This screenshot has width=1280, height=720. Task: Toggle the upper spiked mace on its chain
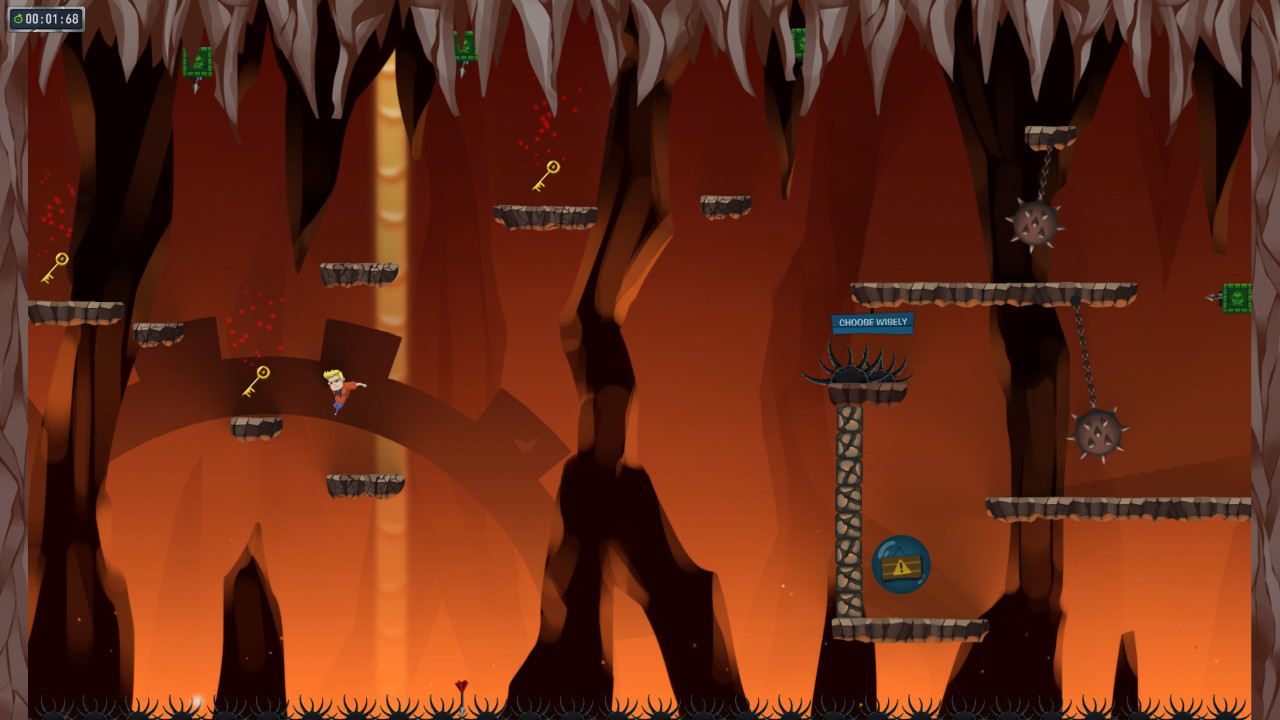point(1037,228)
